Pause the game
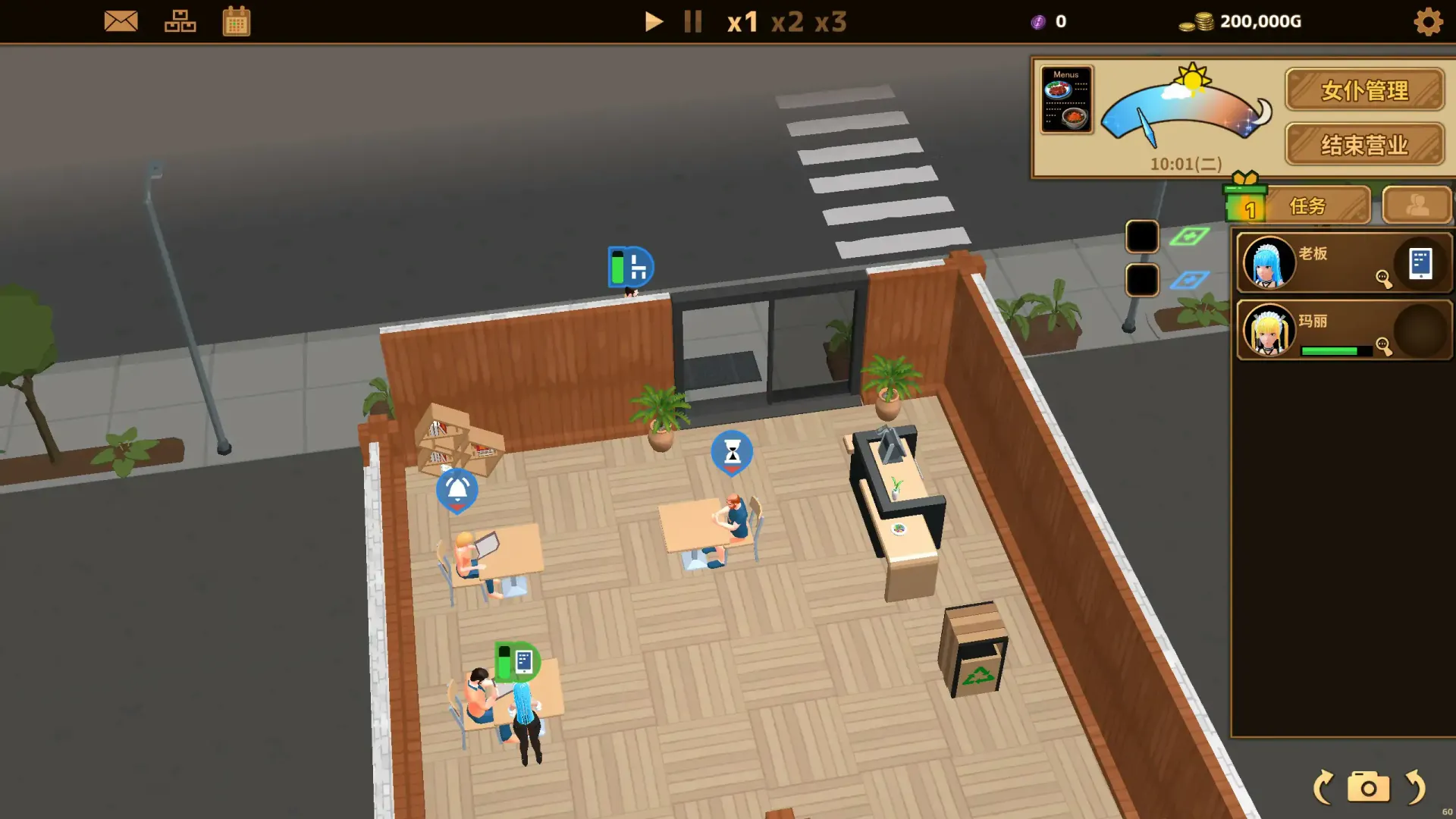 (692, 21)
